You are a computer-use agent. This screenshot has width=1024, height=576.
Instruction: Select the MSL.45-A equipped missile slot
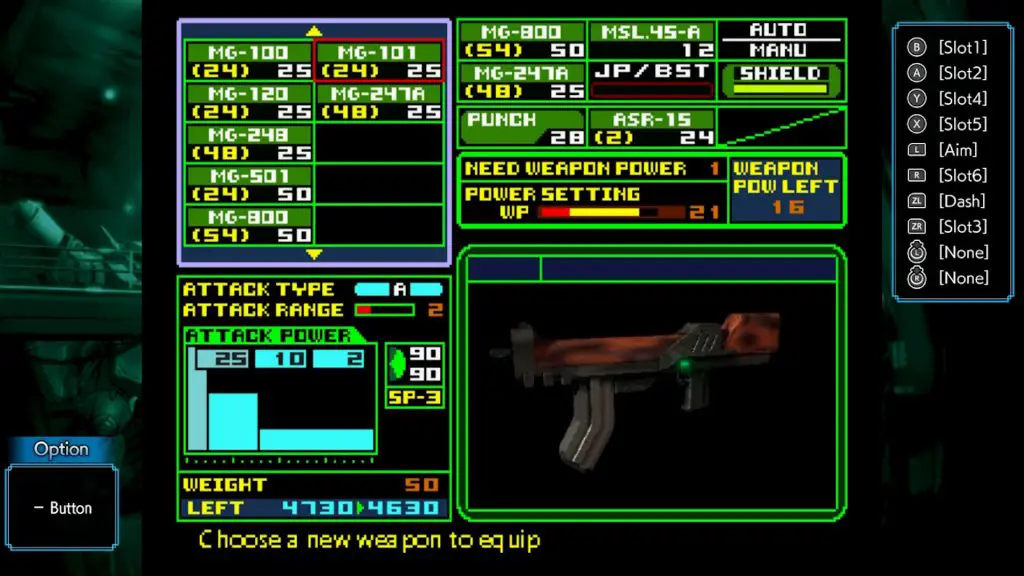point(652,41)
